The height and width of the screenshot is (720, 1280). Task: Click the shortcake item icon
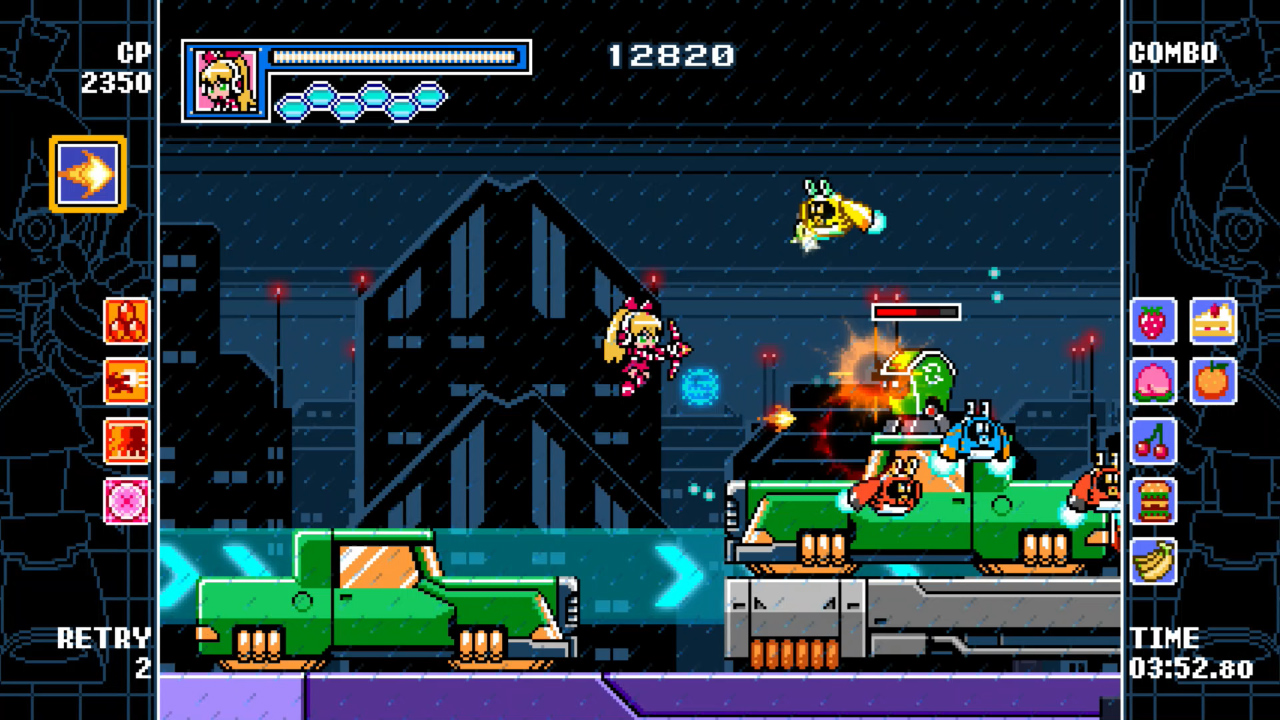pyautogui.click(x=1213, y=323)
